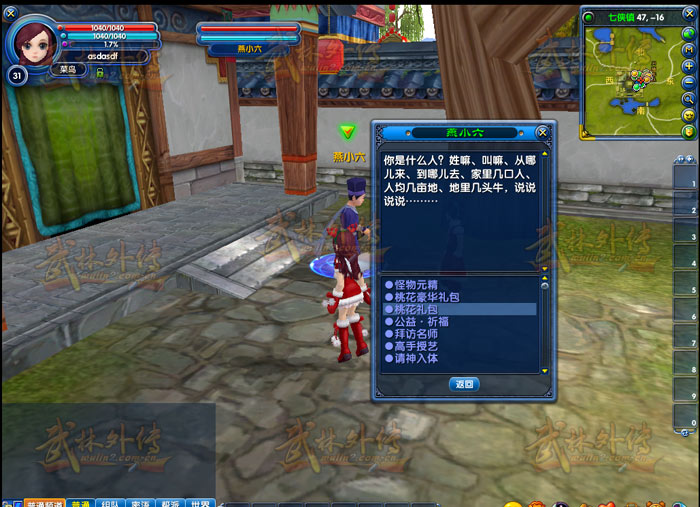This screenshot has height=507, width=700.
Task: Choose the 公益·祈福 dialogue option
Action: (420, 322)
